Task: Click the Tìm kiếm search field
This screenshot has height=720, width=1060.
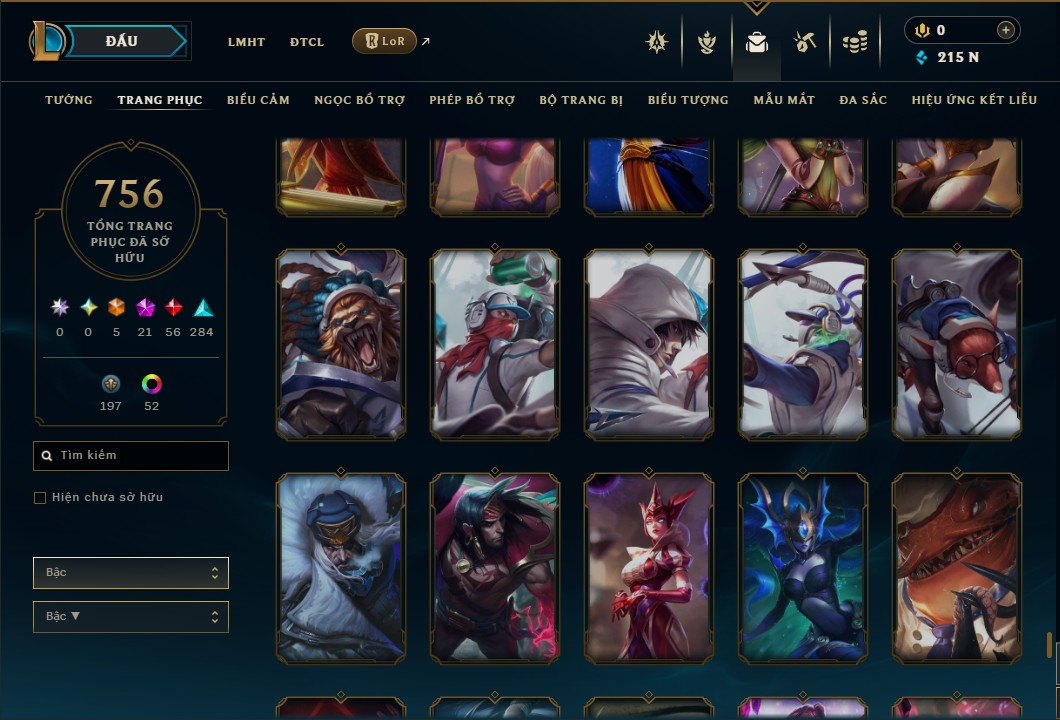Action: point(131,456)
